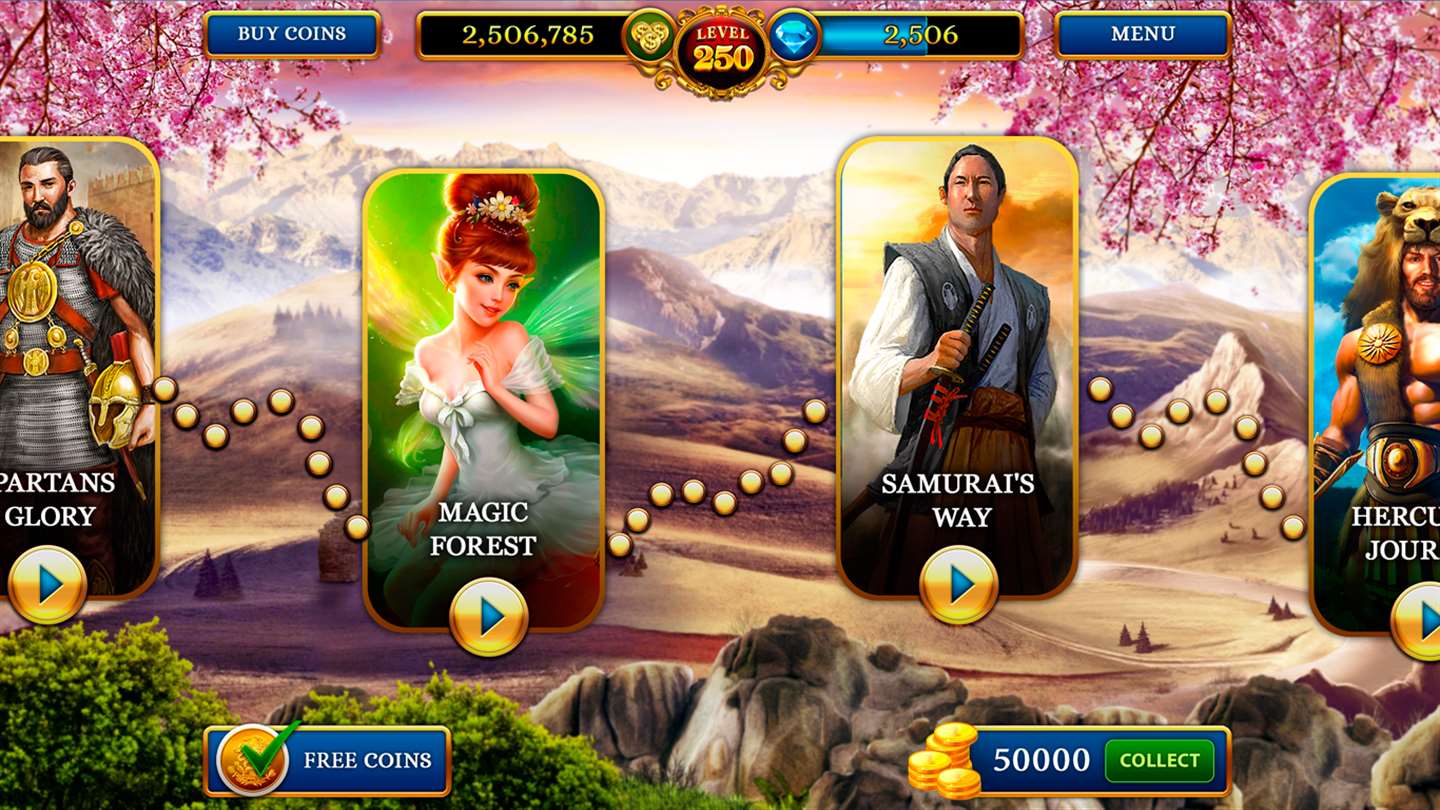Play the Magic Forest slot game
This screenshot has height=810, width=1440.
coord(488,617)
